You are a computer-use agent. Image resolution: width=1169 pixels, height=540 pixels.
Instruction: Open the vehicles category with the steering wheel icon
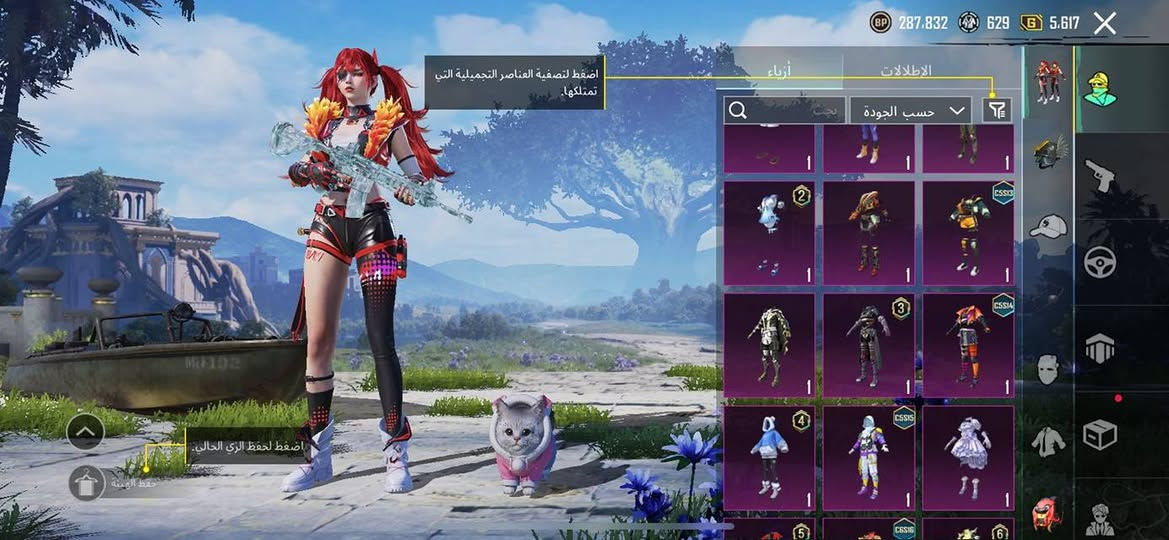(x=1100, y=262)
